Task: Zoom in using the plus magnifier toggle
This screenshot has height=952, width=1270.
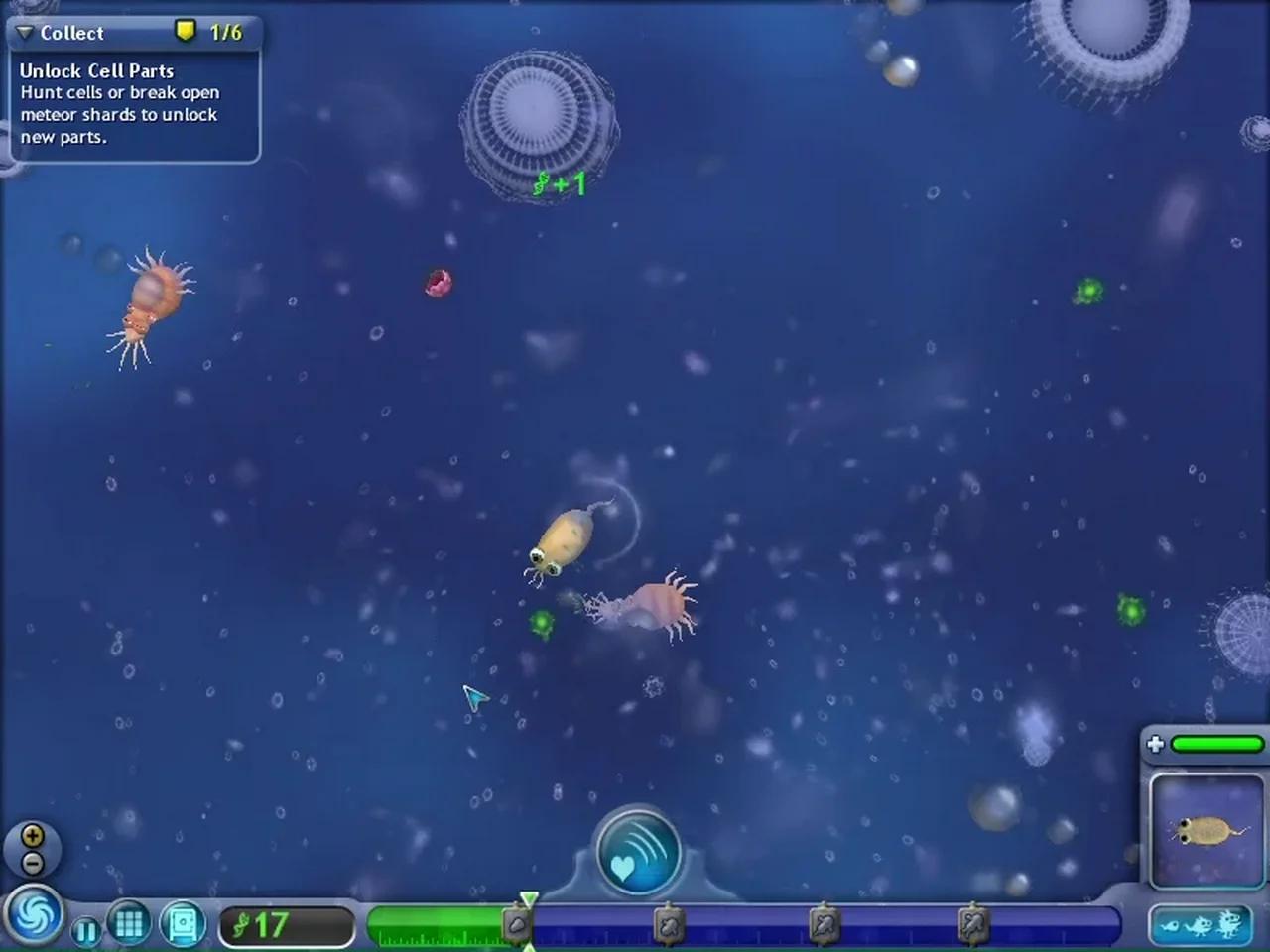Action: pos(35,834)
